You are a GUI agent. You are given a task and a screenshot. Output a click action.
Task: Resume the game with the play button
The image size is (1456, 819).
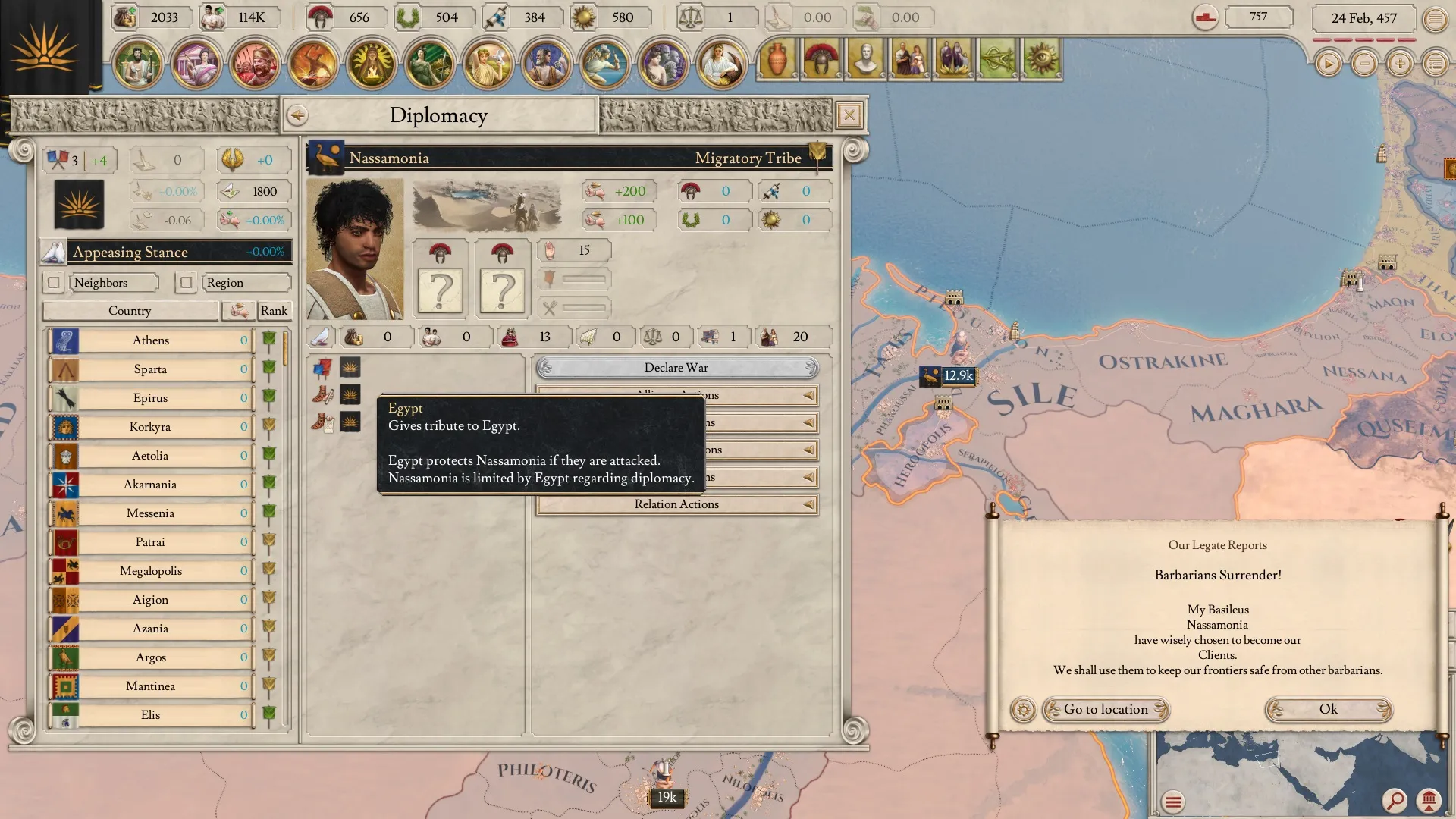tap(1328, 64)
